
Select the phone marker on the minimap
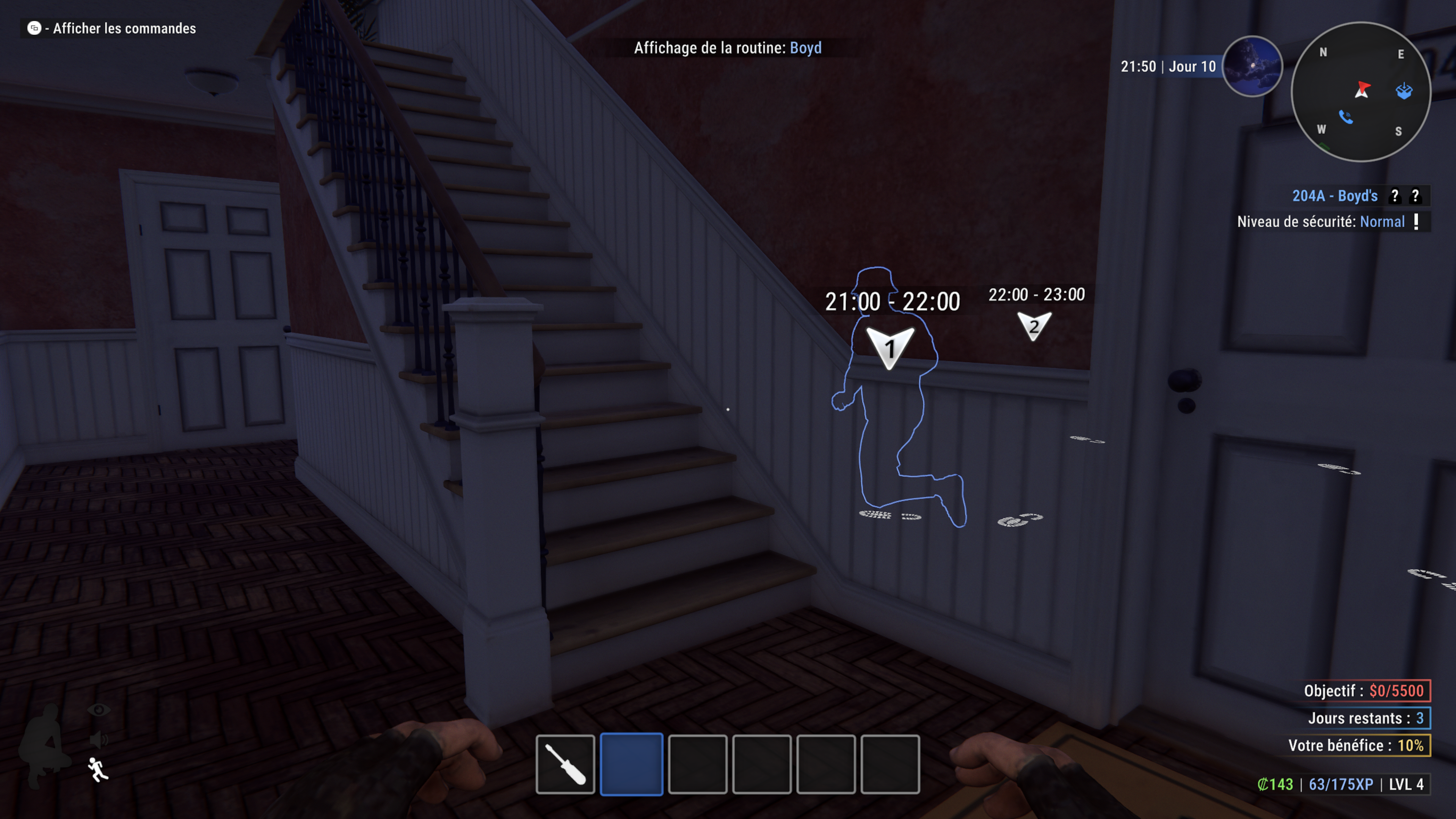1346,117
